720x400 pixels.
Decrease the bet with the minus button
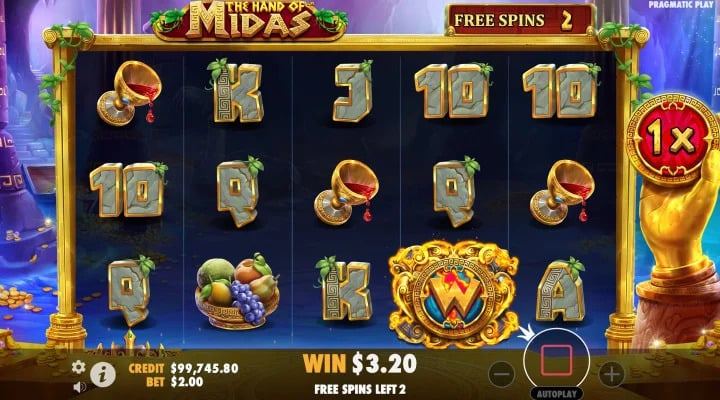pos(503,374)
